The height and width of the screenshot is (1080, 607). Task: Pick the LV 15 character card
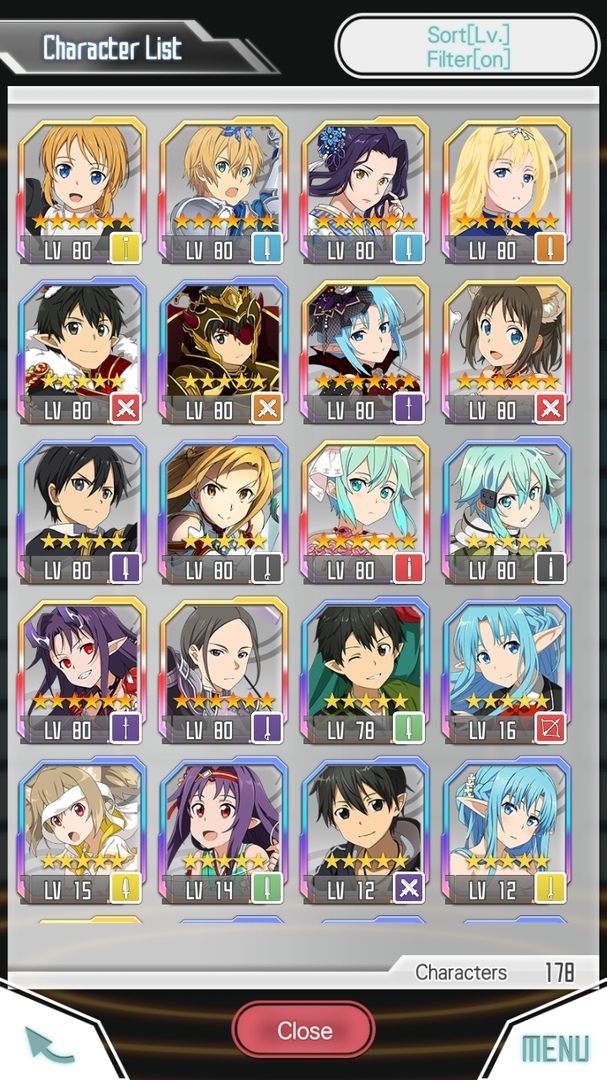tap(82, 832)
